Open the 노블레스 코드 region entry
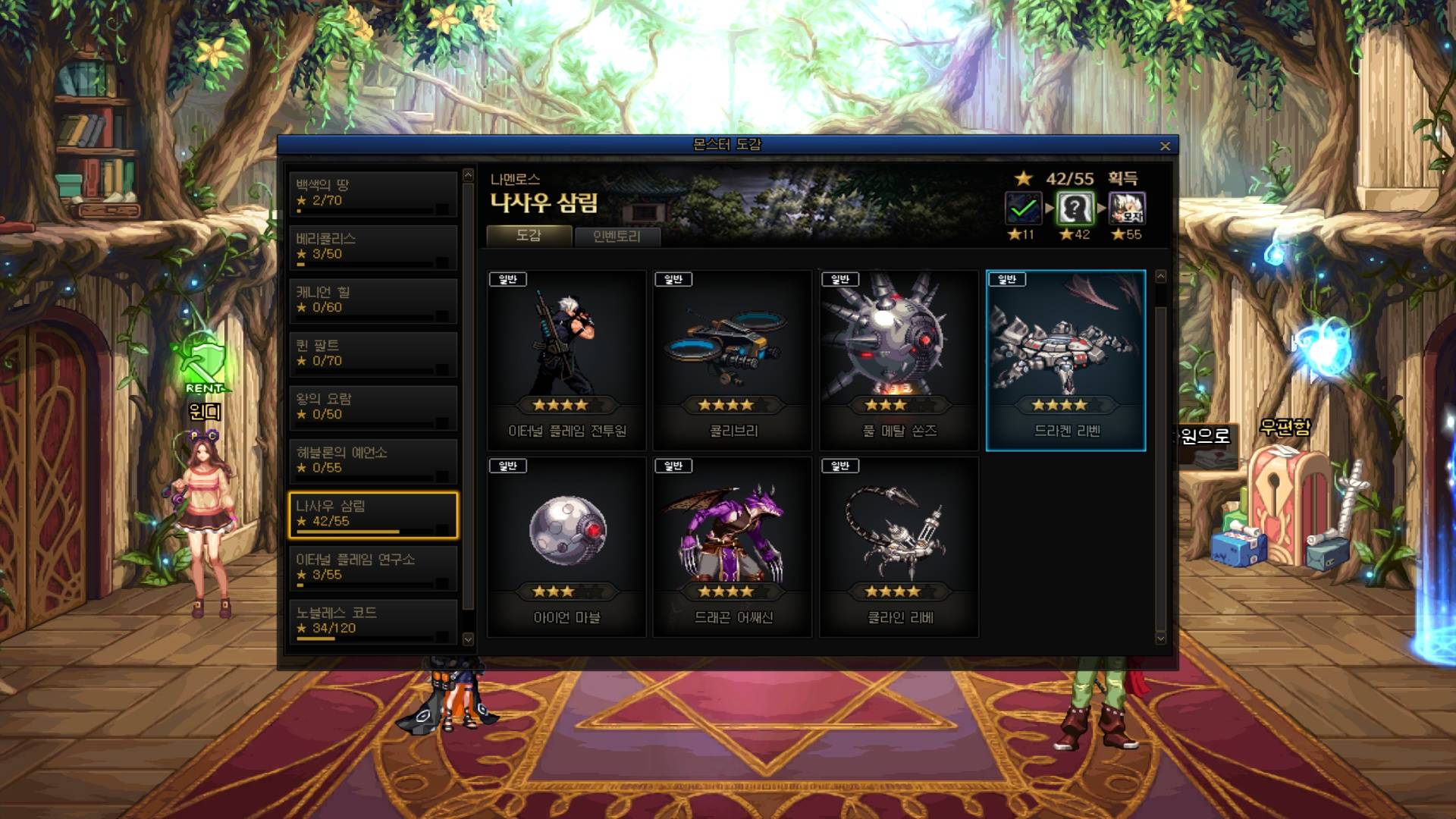Viewport: 1456px width, 819px height. [372, 621]
